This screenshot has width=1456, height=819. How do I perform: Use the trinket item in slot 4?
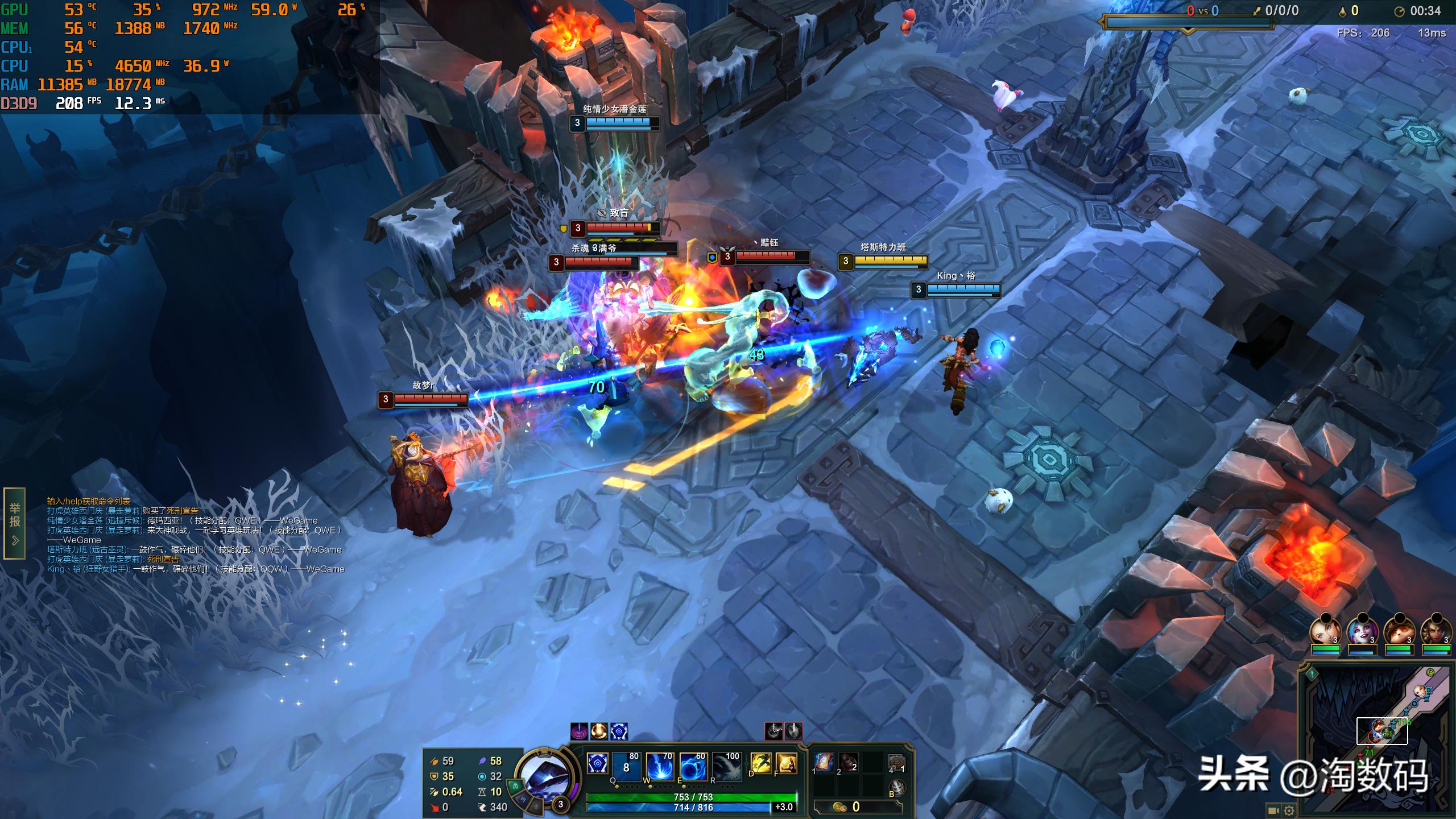(896, 762)
